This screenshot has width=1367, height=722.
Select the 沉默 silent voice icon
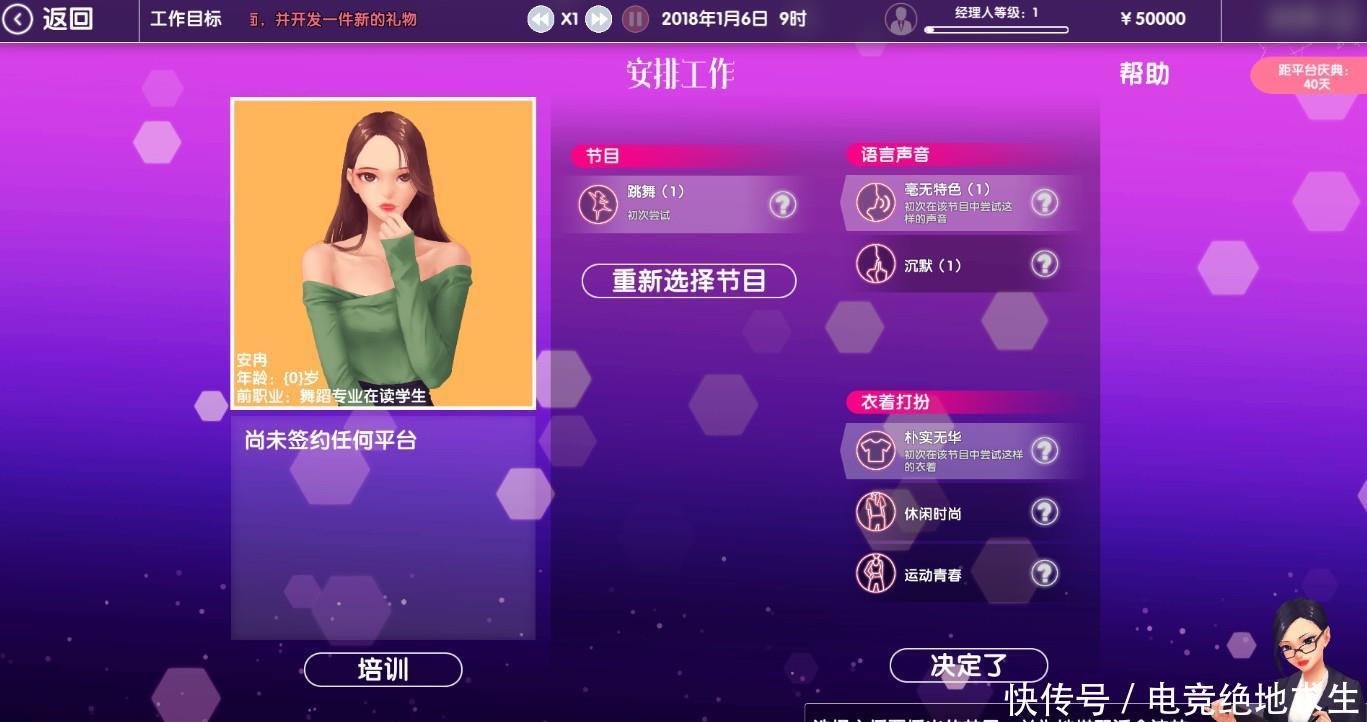(876, 264)
